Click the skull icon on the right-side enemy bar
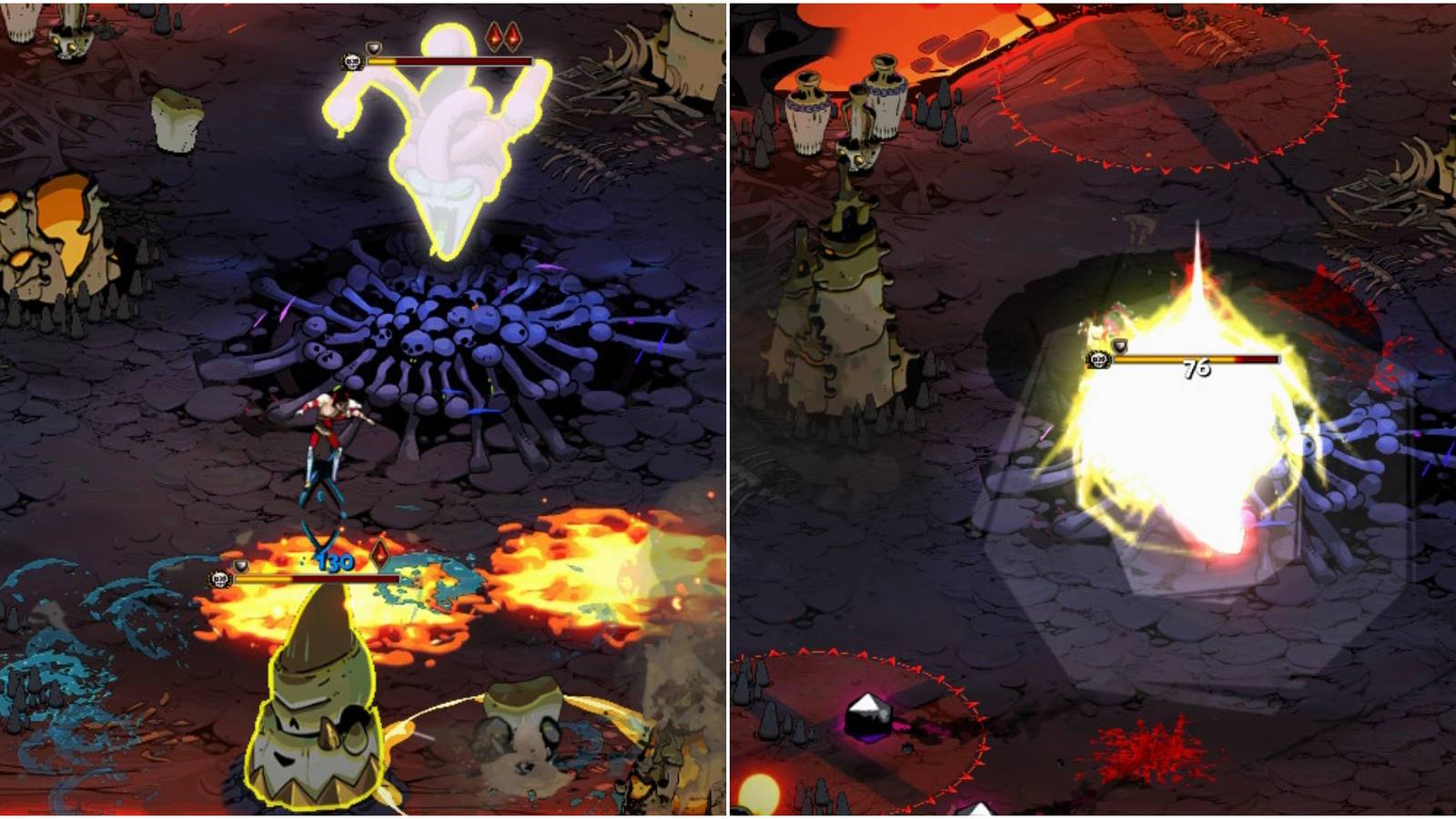 pos(1097,359)
